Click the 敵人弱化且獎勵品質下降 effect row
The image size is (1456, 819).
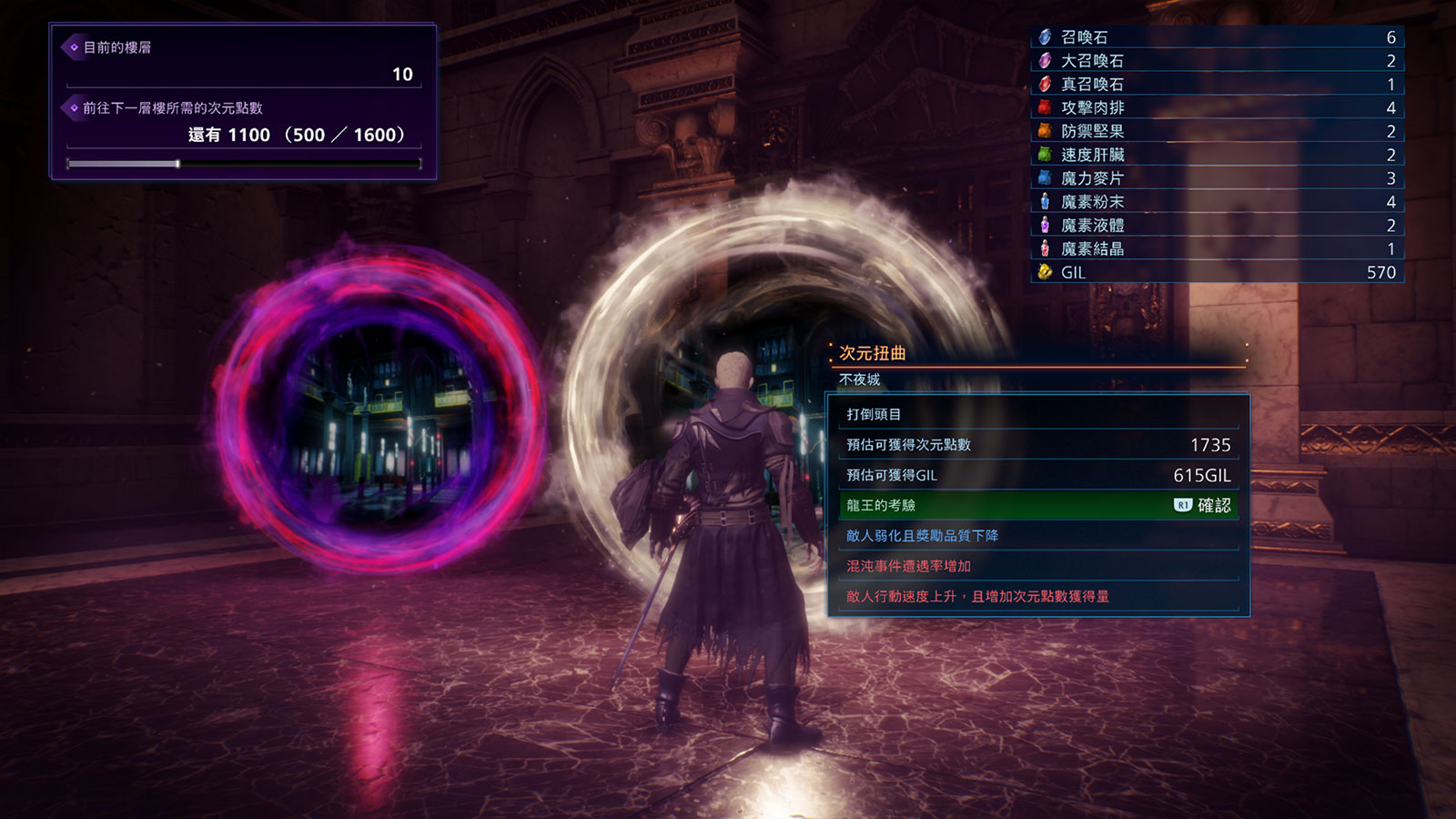point(1037,536)
